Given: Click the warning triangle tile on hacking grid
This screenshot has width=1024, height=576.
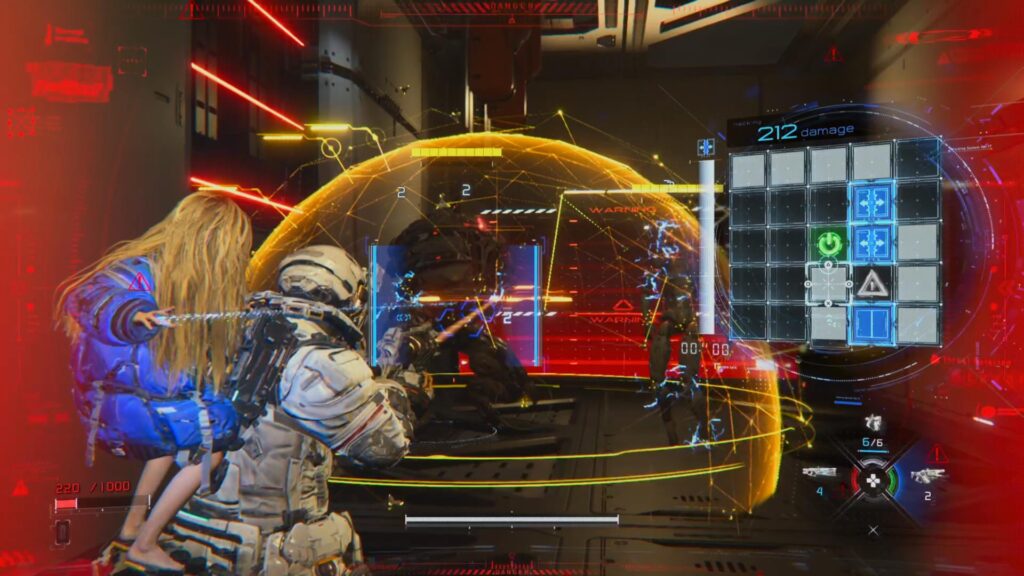Looking at the screenshot, I should click(x=872, y=284).
